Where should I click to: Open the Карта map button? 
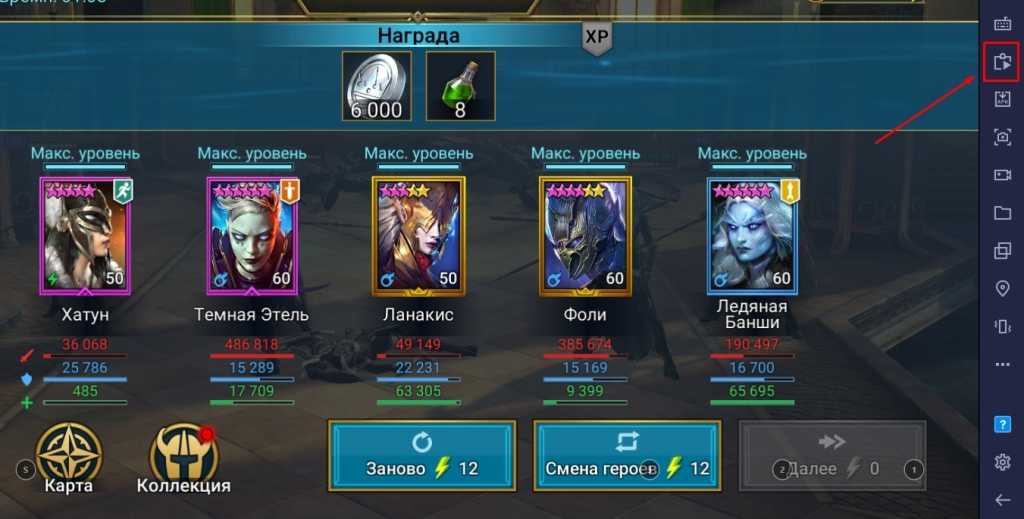(68, 459)
